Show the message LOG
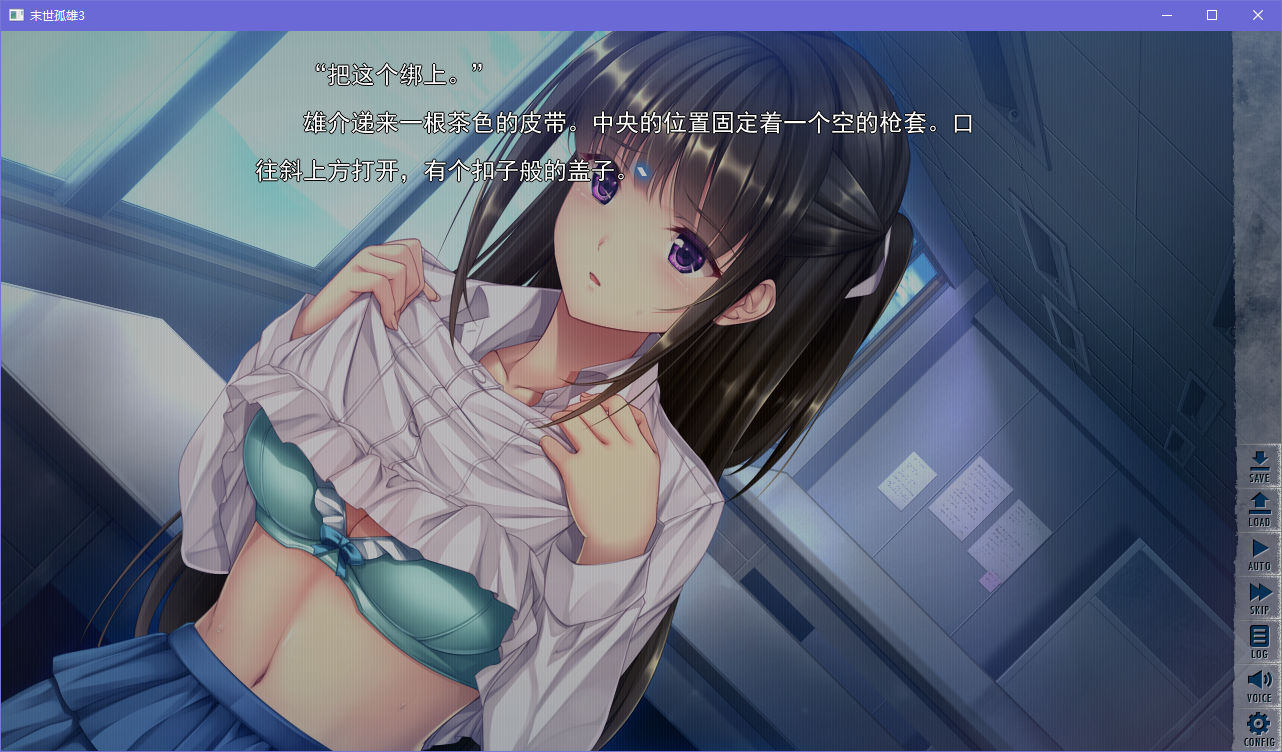This screenshot has height=752, width=1282. [1259, 640]
